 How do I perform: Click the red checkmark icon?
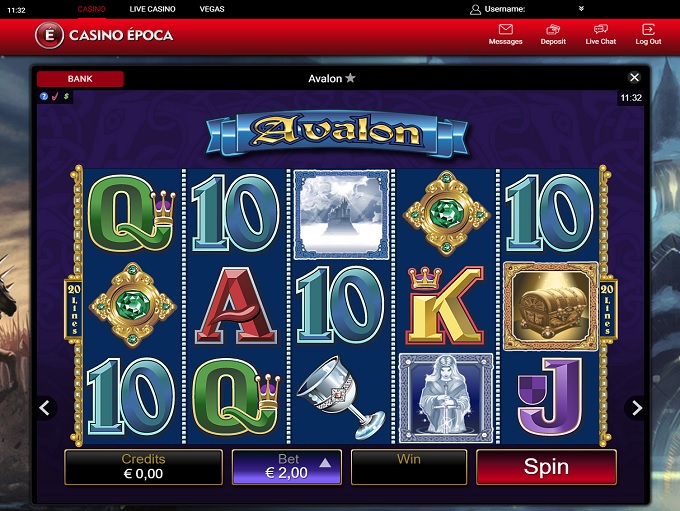[x=55, y=97]
